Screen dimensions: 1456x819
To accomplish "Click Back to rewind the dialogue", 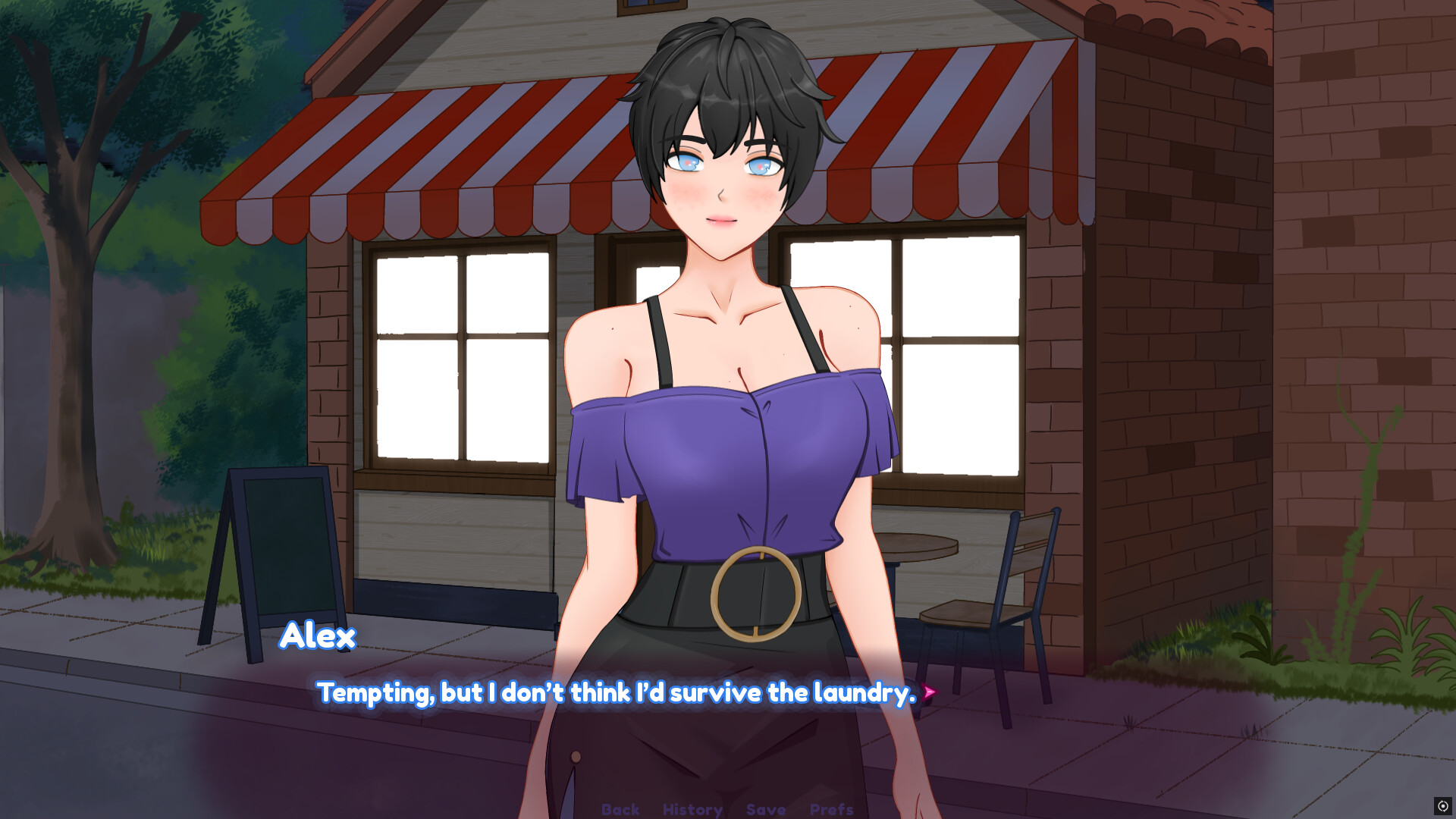I will 620,809.
